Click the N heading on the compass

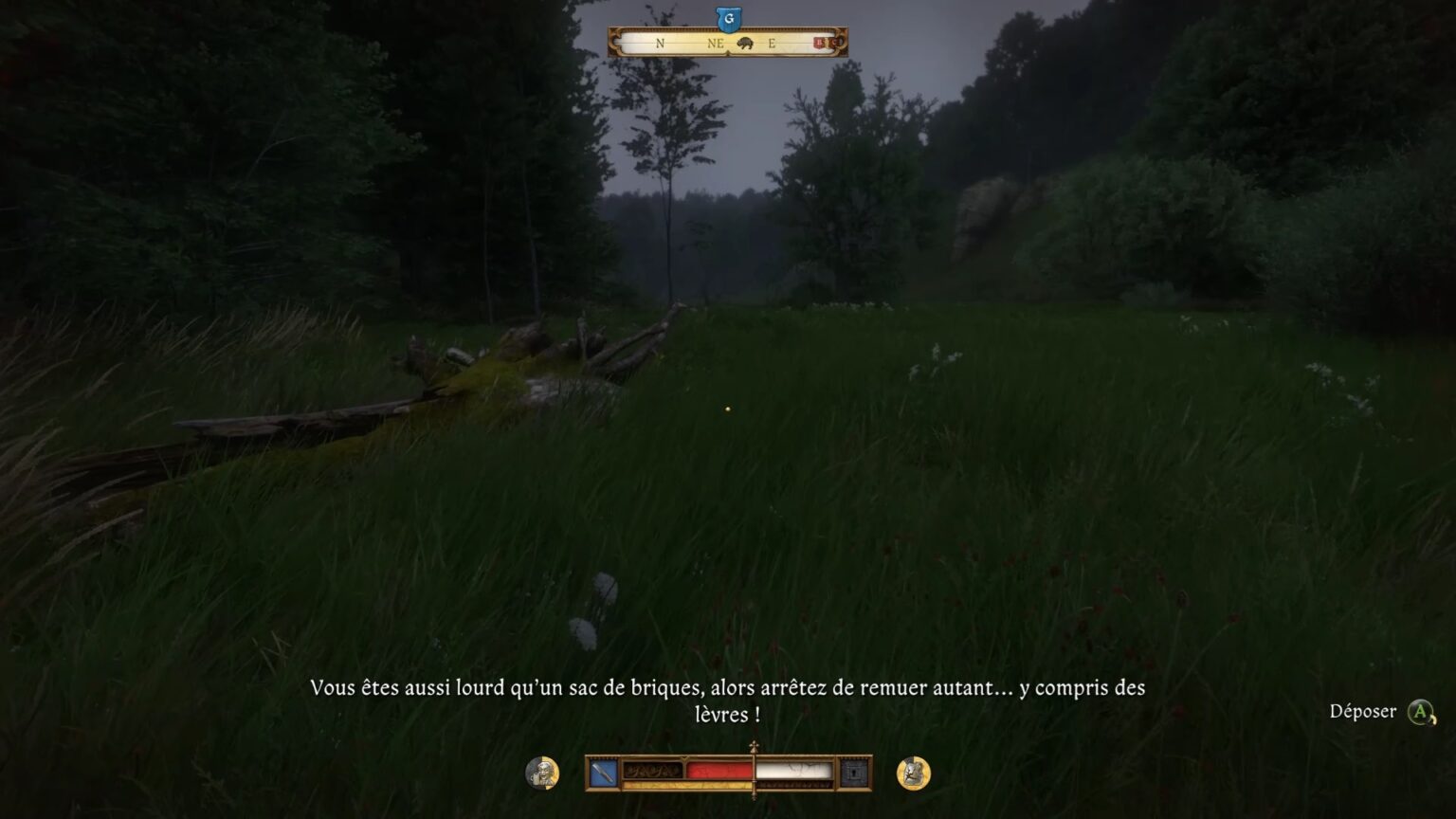tap(661, 44)
